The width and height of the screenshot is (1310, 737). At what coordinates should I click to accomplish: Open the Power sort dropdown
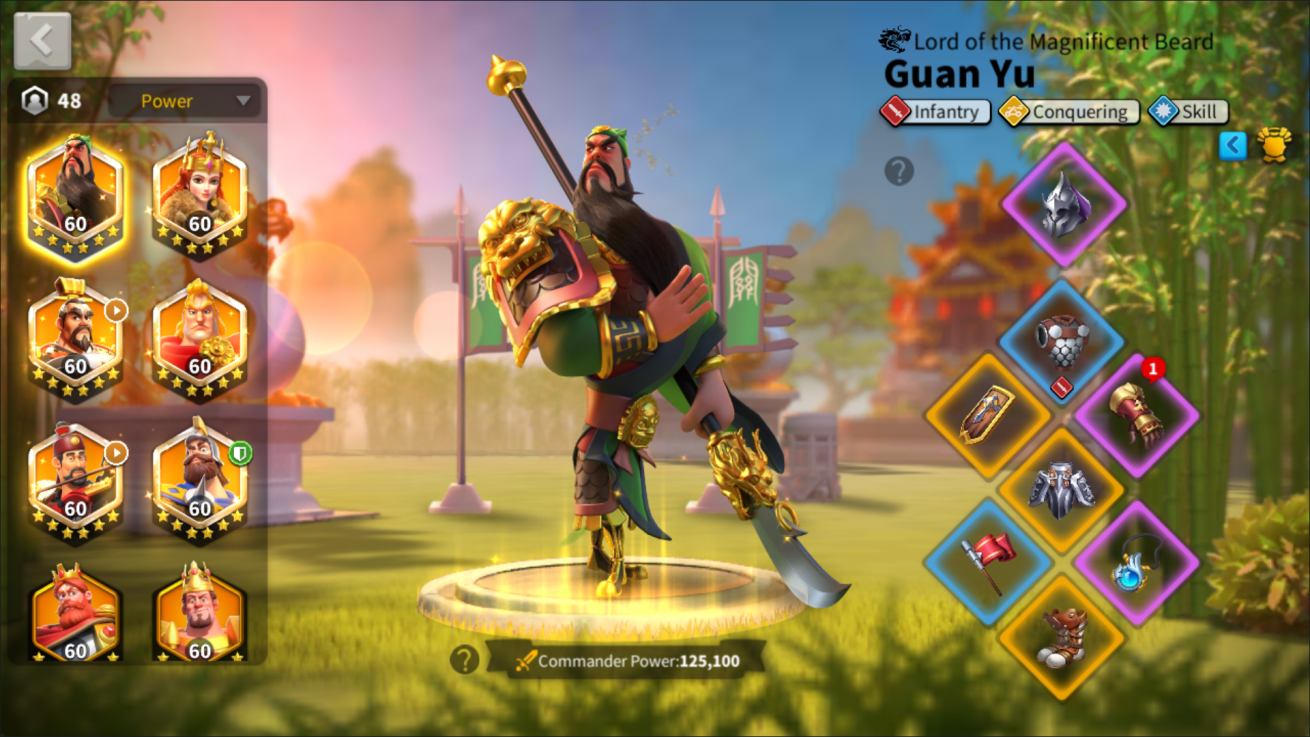[x=187, y=101]
